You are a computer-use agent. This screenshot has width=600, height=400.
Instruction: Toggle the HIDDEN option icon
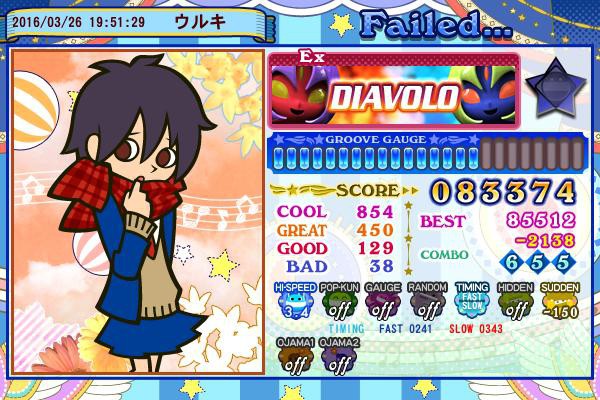tap(516, 300)
